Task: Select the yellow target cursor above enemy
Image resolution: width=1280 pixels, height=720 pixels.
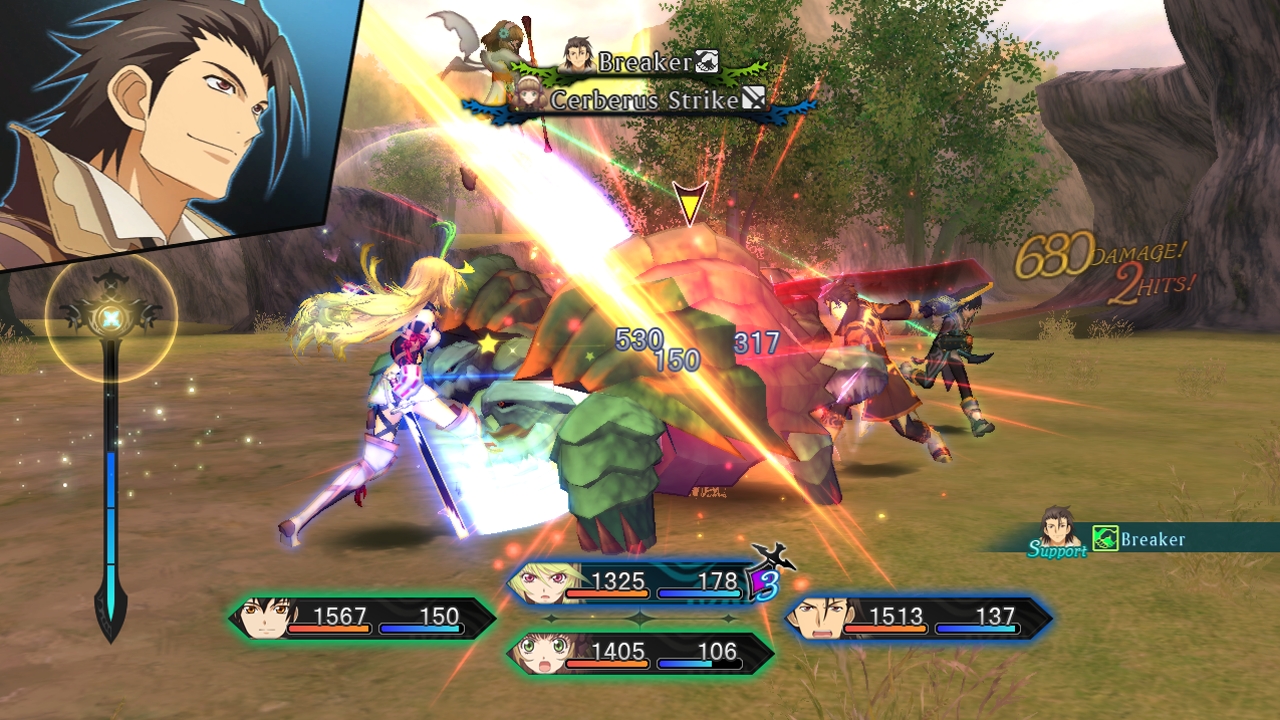Action: (689, 201)
